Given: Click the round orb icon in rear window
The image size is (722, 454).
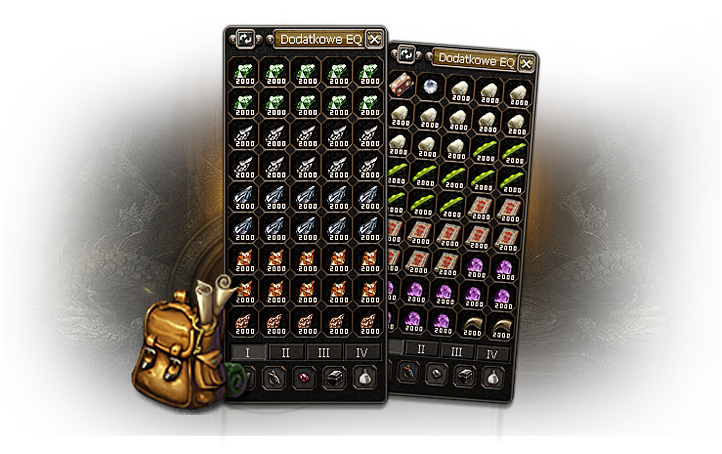Looking at the screenshot, I should tap(436, 374).
